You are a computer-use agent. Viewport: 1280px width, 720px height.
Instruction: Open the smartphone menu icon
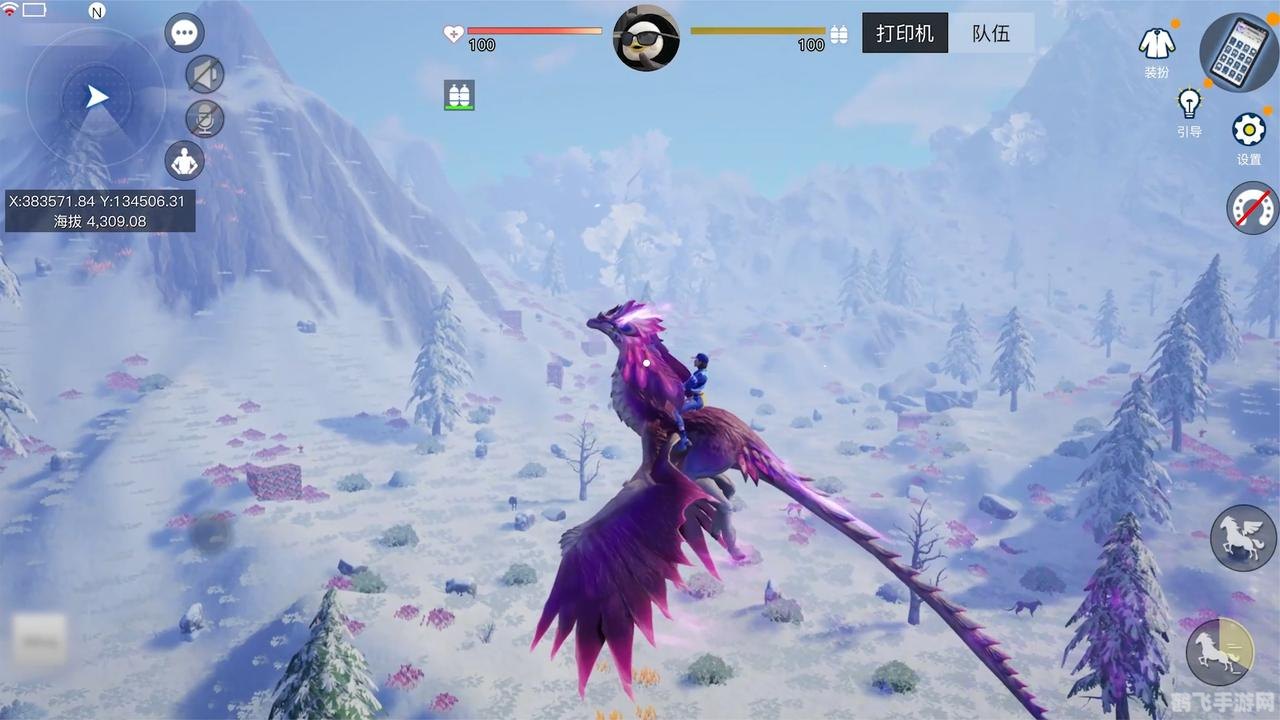1238,52
